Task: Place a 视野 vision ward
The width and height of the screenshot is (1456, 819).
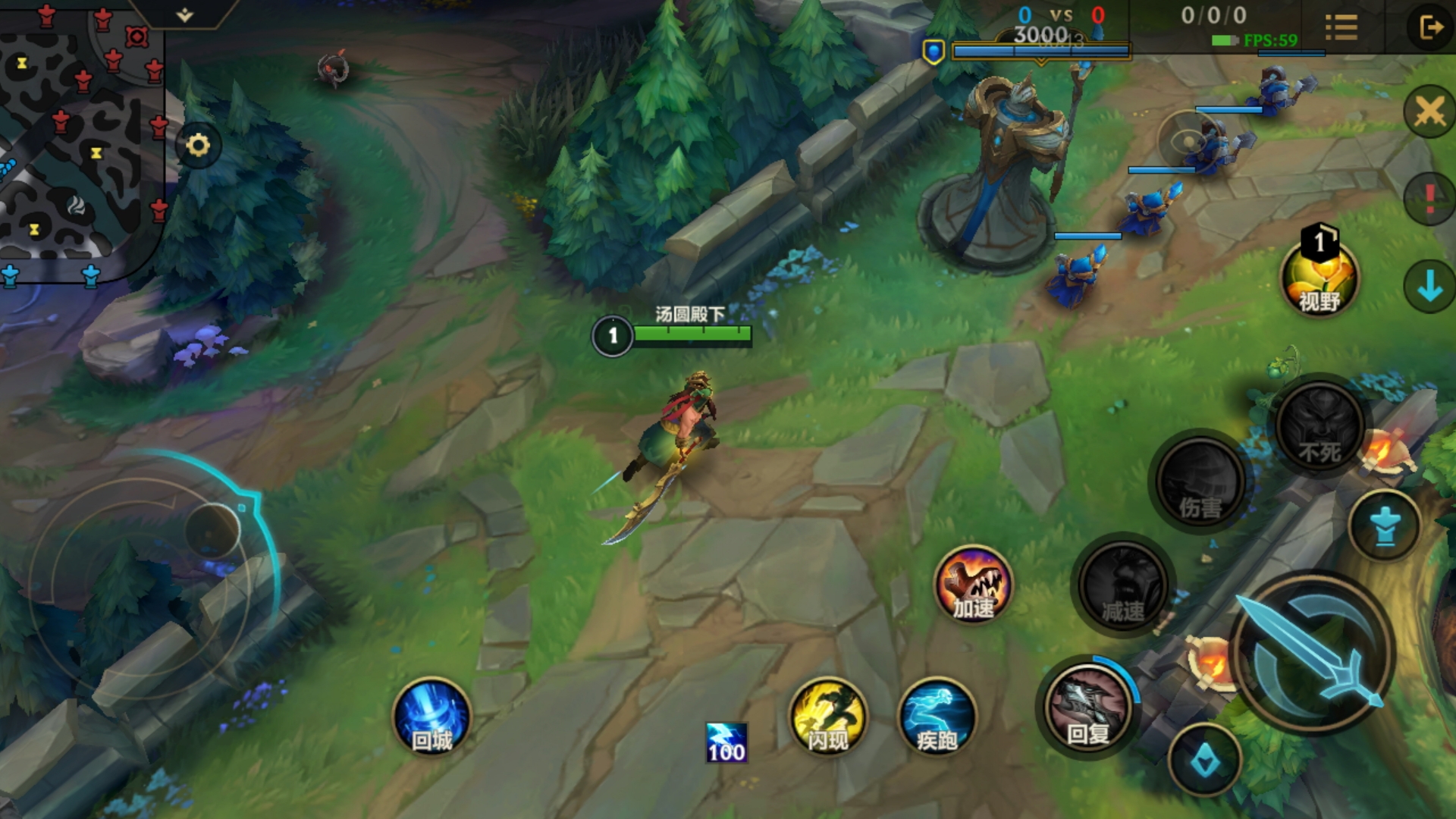Action: (1319, 277)
